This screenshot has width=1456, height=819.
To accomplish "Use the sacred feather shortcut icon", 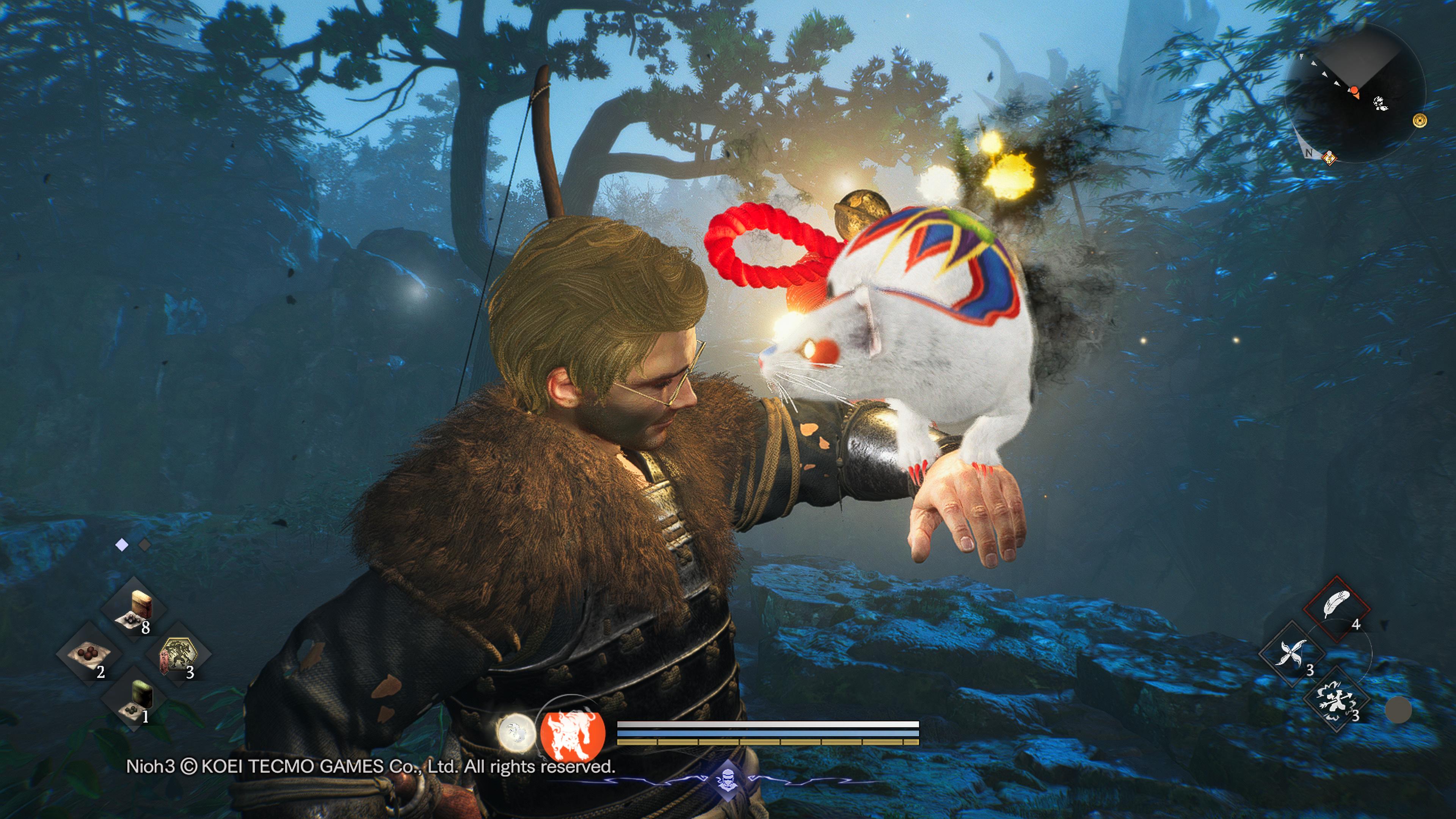I will (x=1337, y=604).
